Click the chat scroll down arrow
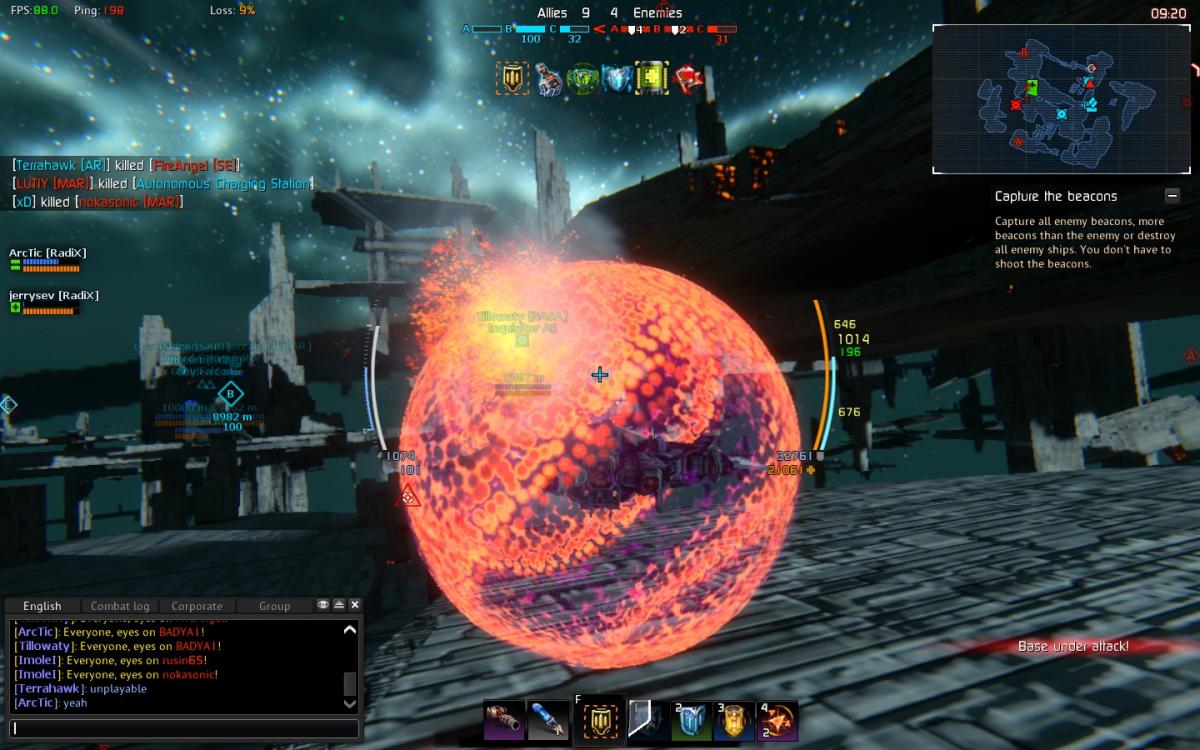 tap(349, 703)
